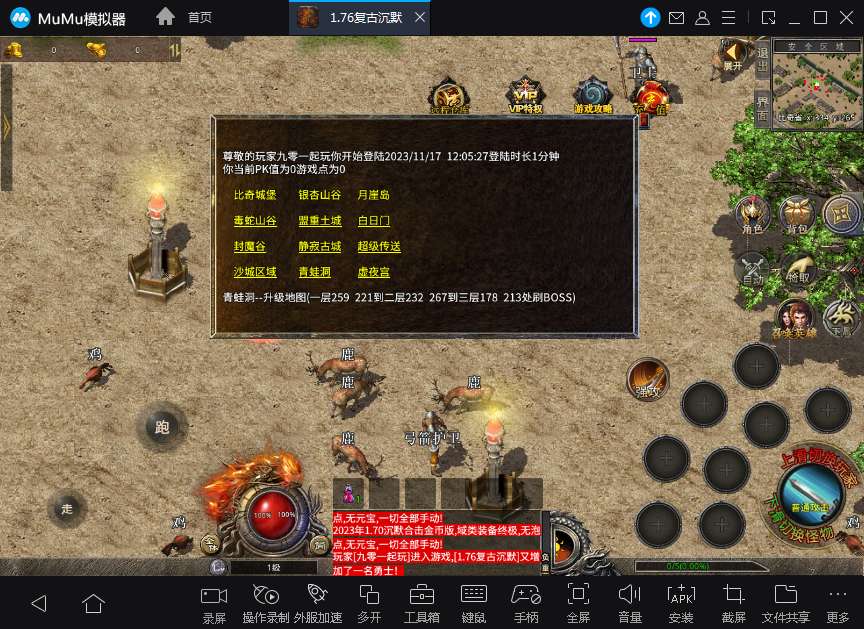Go to 沙城区域 through the link

click(254, 272)
